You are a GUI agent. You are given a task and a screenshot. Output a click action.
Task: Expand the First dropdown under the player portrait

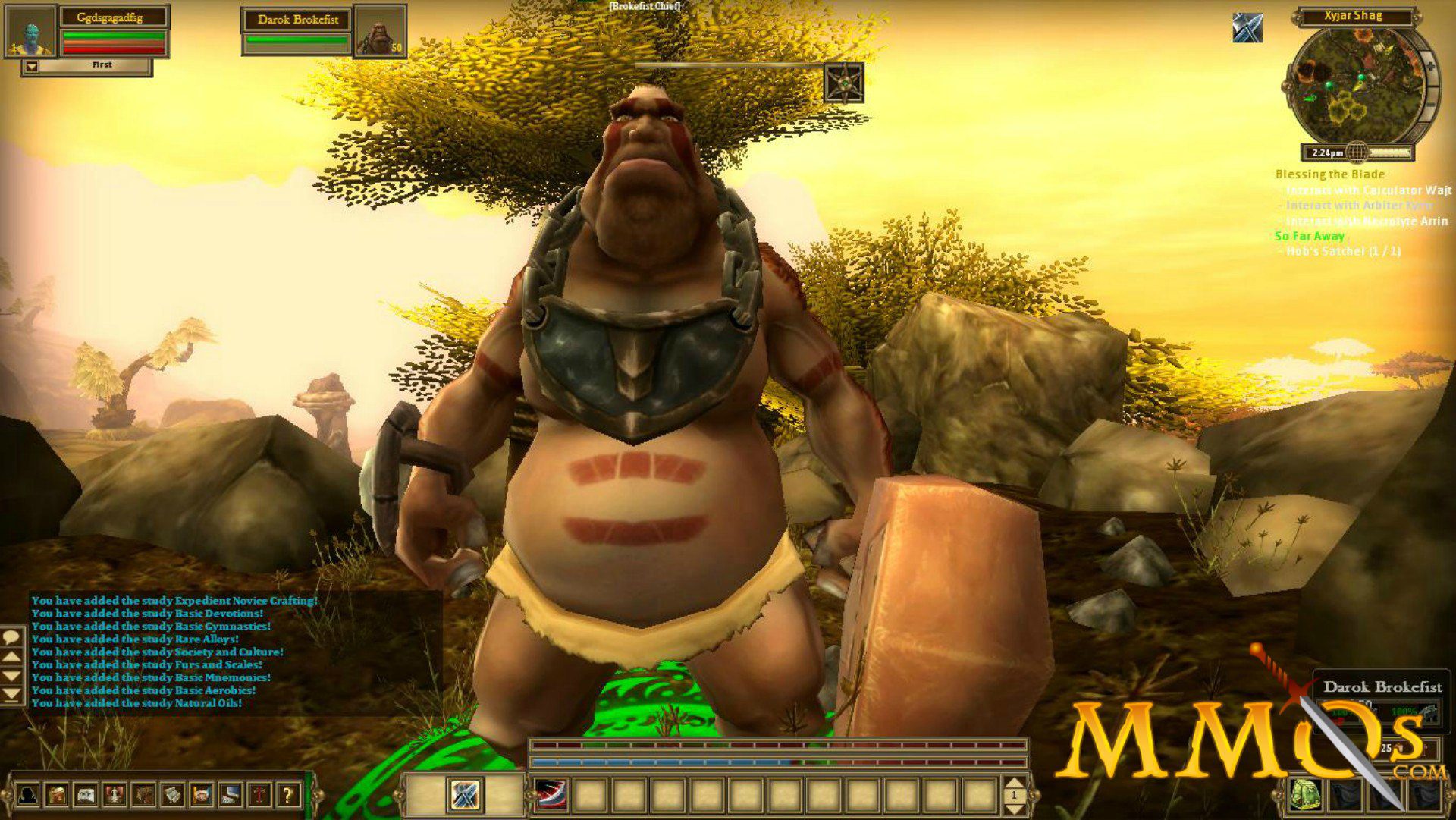point(32,66)
